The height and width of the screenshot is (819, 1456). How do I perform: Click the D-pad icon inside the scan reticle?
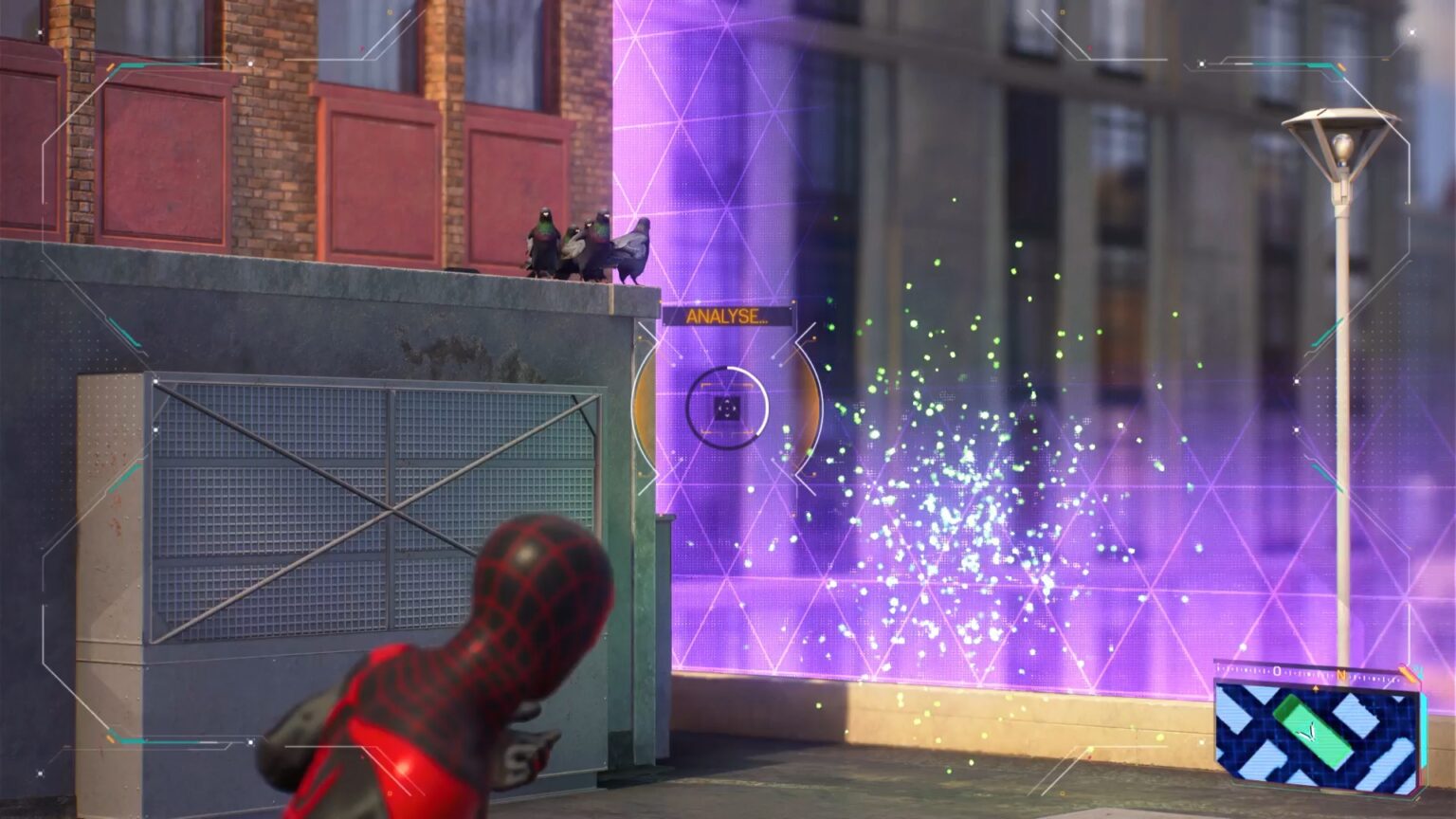pyautogui.click(x=727, y=409)
